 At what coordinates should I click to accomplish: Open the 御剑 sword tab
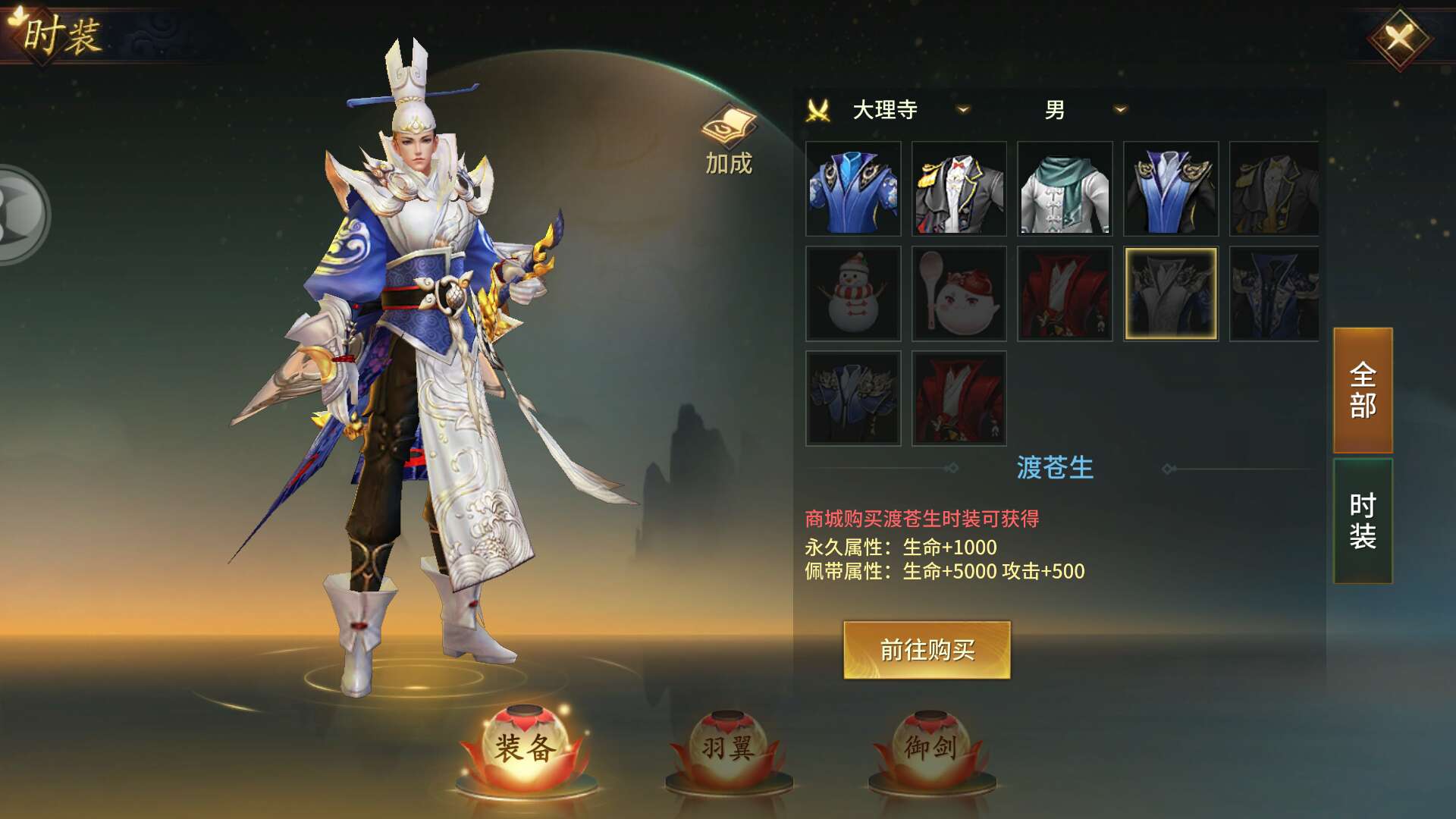[x=930, y=748]
